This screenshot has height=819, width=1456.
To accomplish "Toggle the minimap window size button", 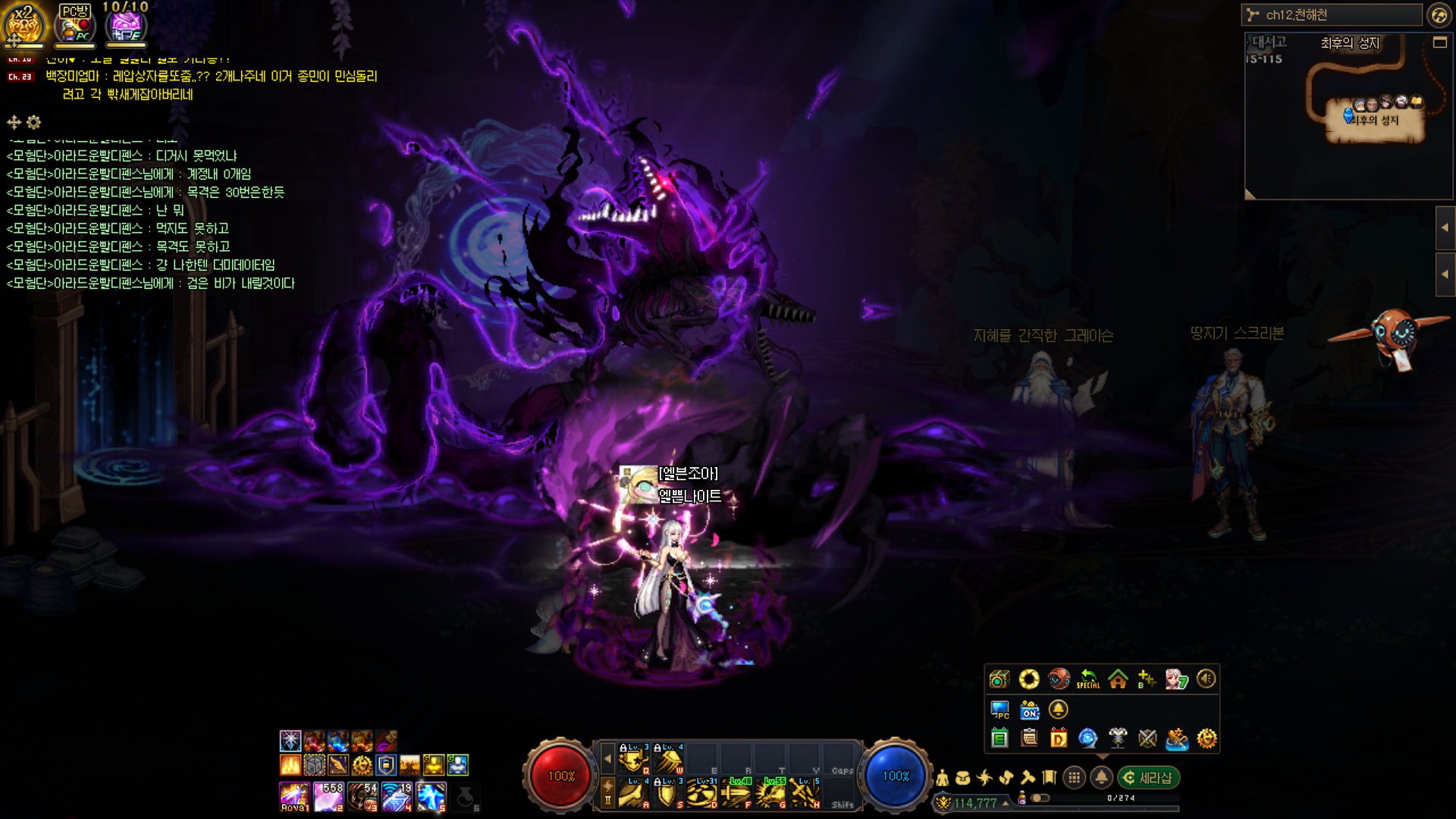I will (x=1439, y=43).
